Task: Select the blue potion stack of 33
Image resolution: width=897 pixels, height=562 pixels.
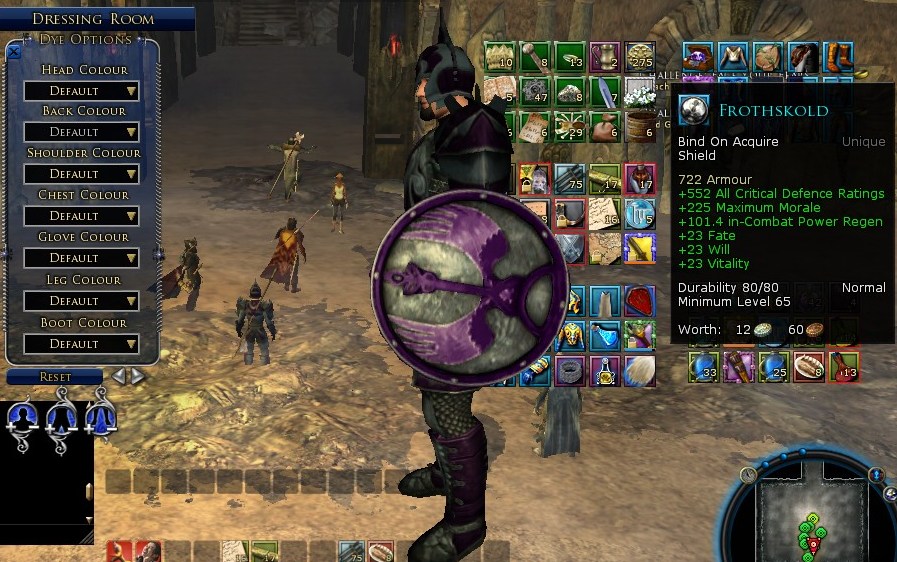Action: (x=704, y=367)
